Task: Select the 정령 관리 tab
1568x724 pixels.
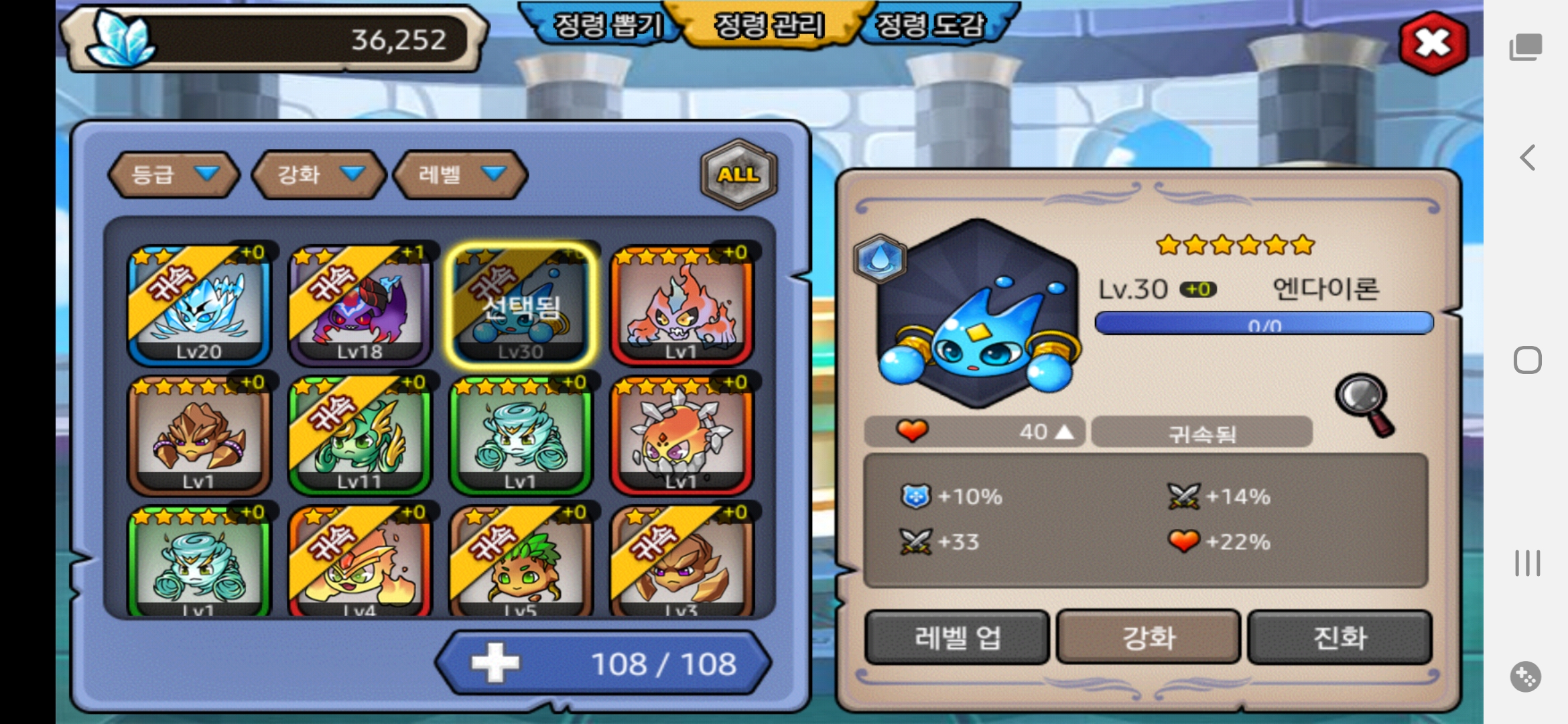Action: tap(769, 25)
